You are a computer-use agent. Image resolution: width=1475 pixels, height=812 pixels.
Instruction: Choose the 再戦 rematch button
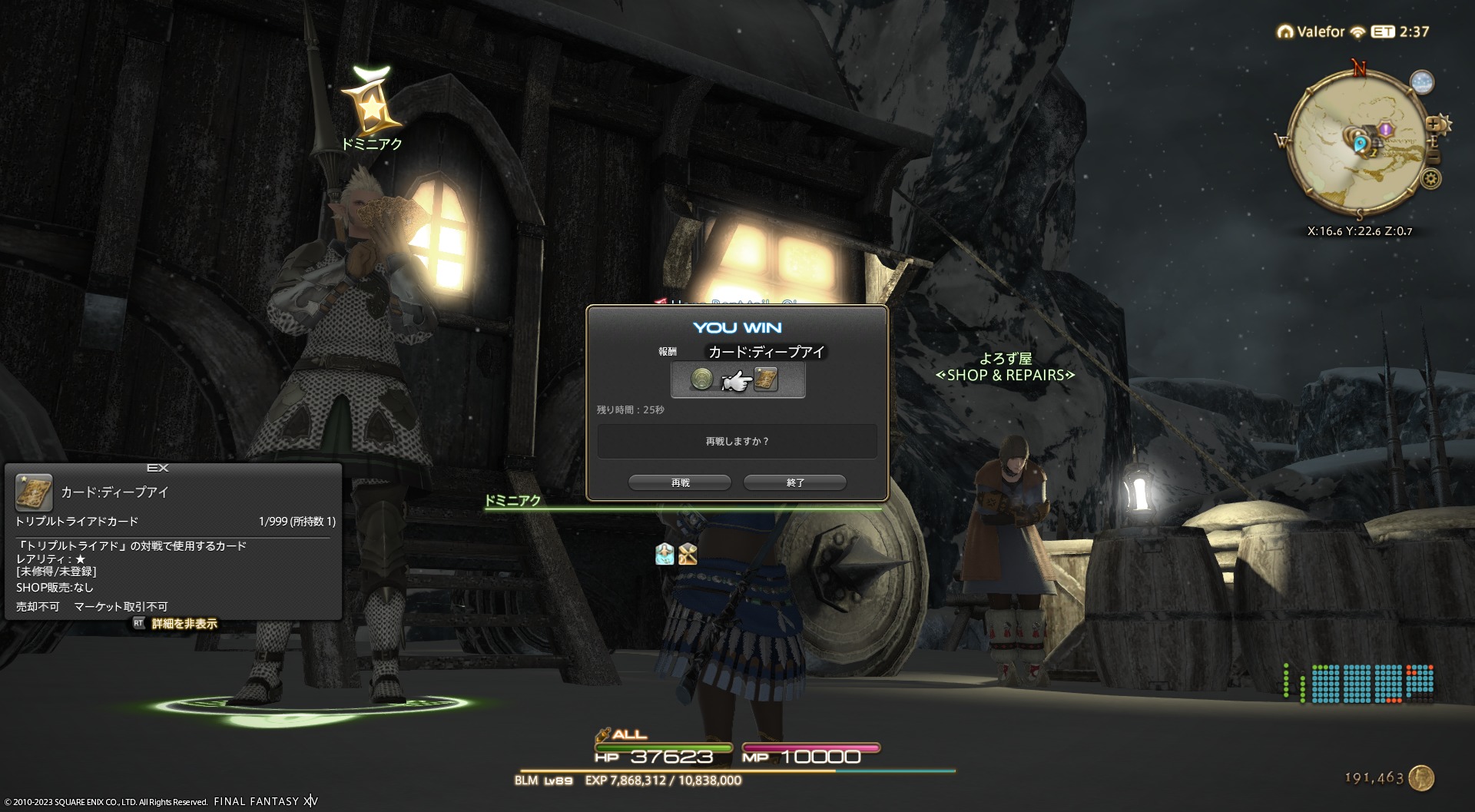[x=680, y=482]
